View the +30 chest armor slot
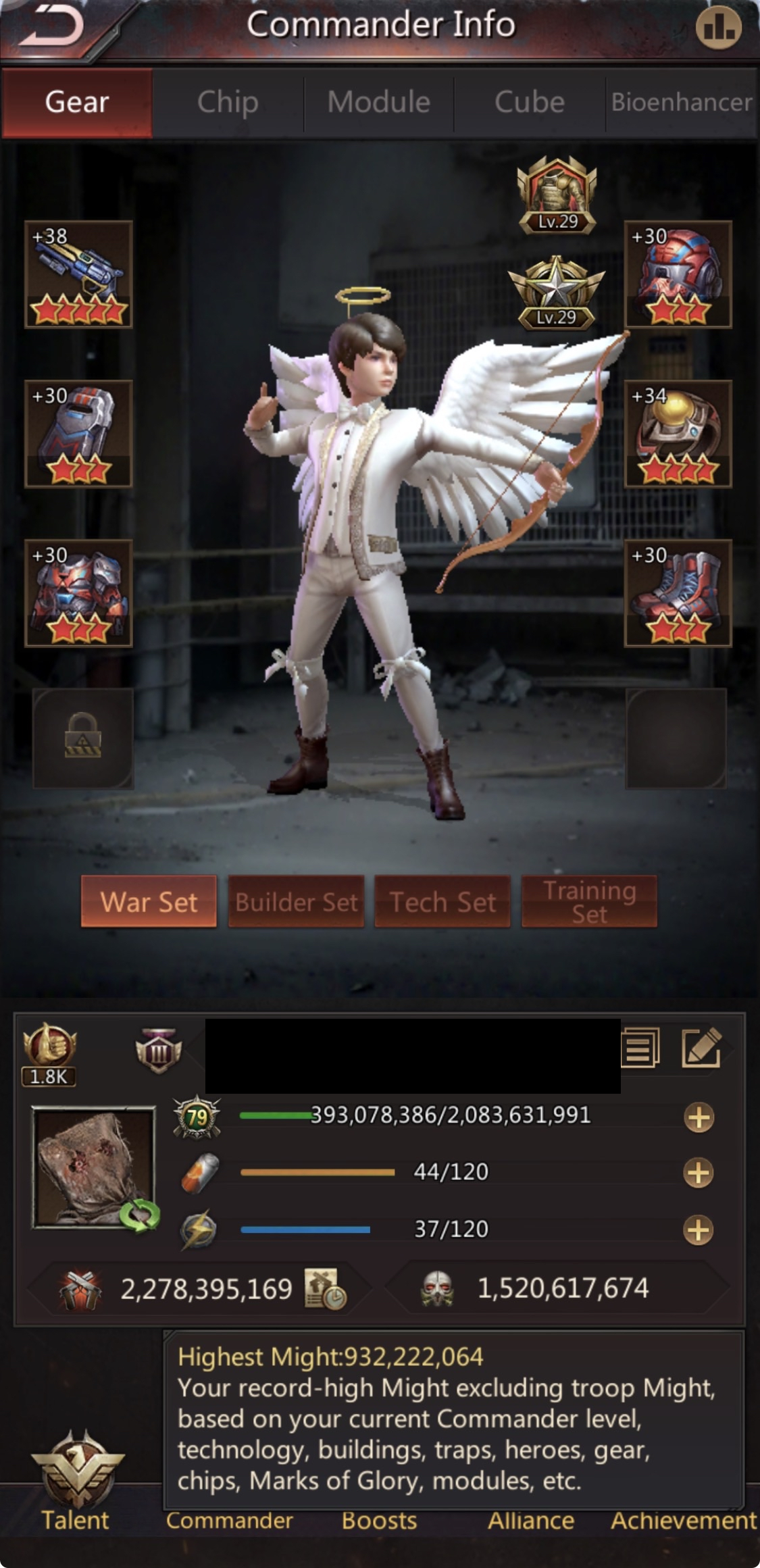760x1568 pixels. click(x=78, y=593)
